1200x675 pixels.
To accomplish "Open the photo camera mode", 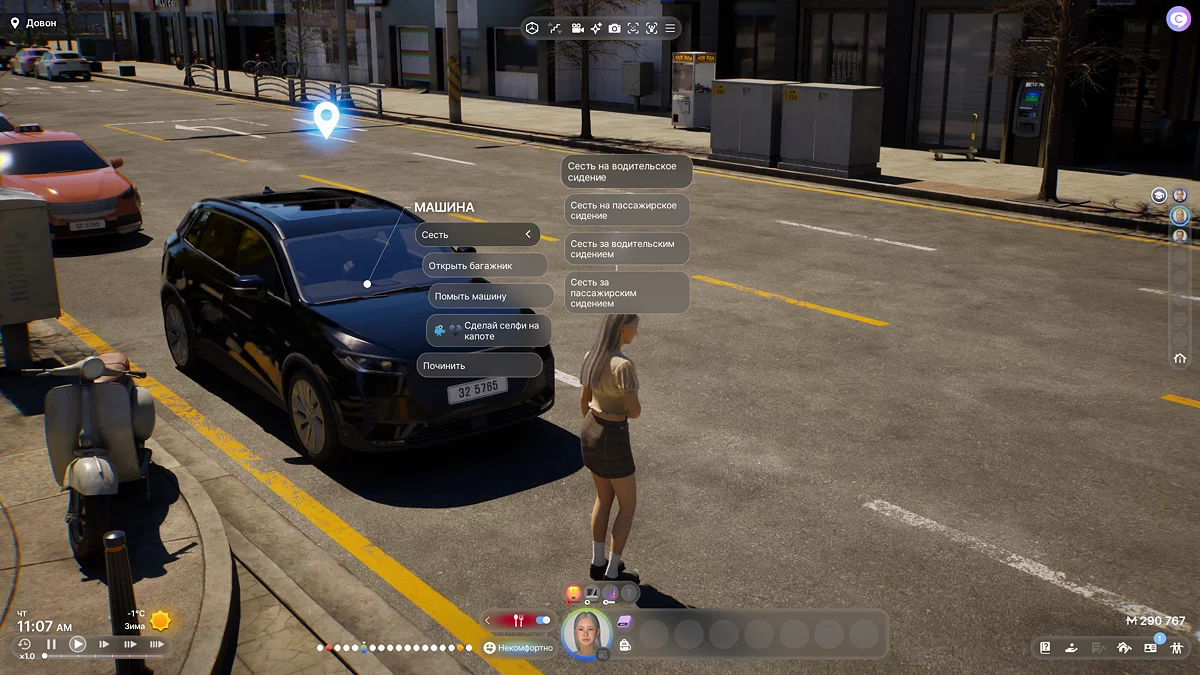I will pos(614,28).
